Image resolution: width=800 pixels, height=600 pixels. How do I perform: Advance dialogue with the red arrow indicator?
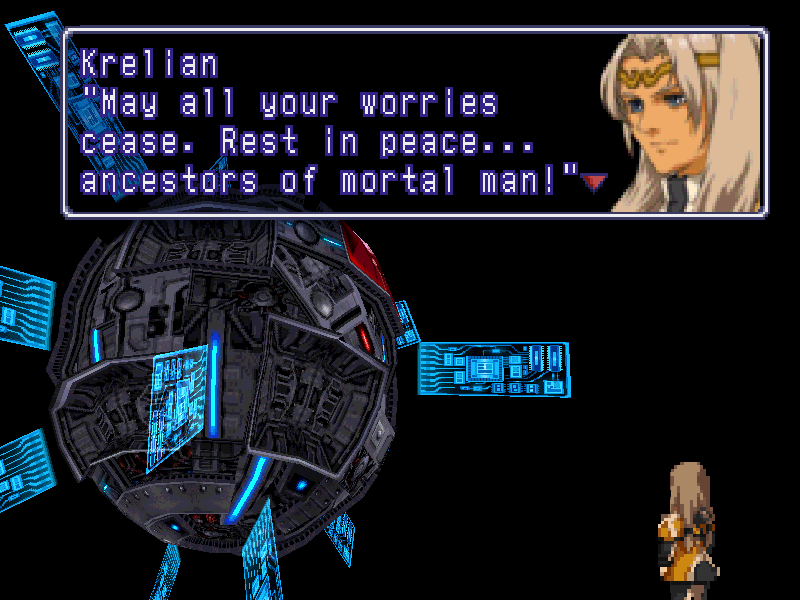(x=595, y=181)
